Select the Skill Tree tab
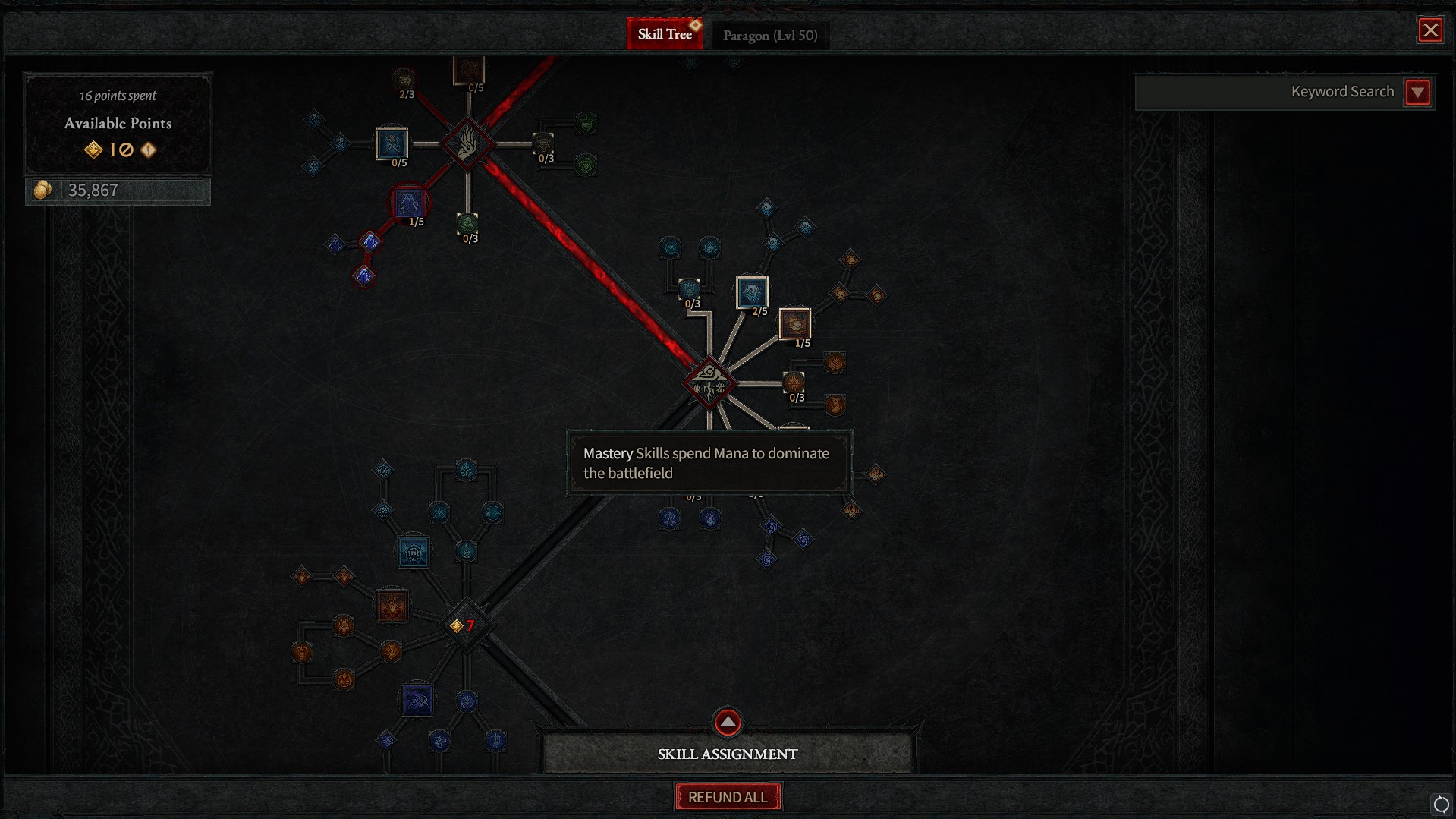1456x819 pixels. click(665, 33)
